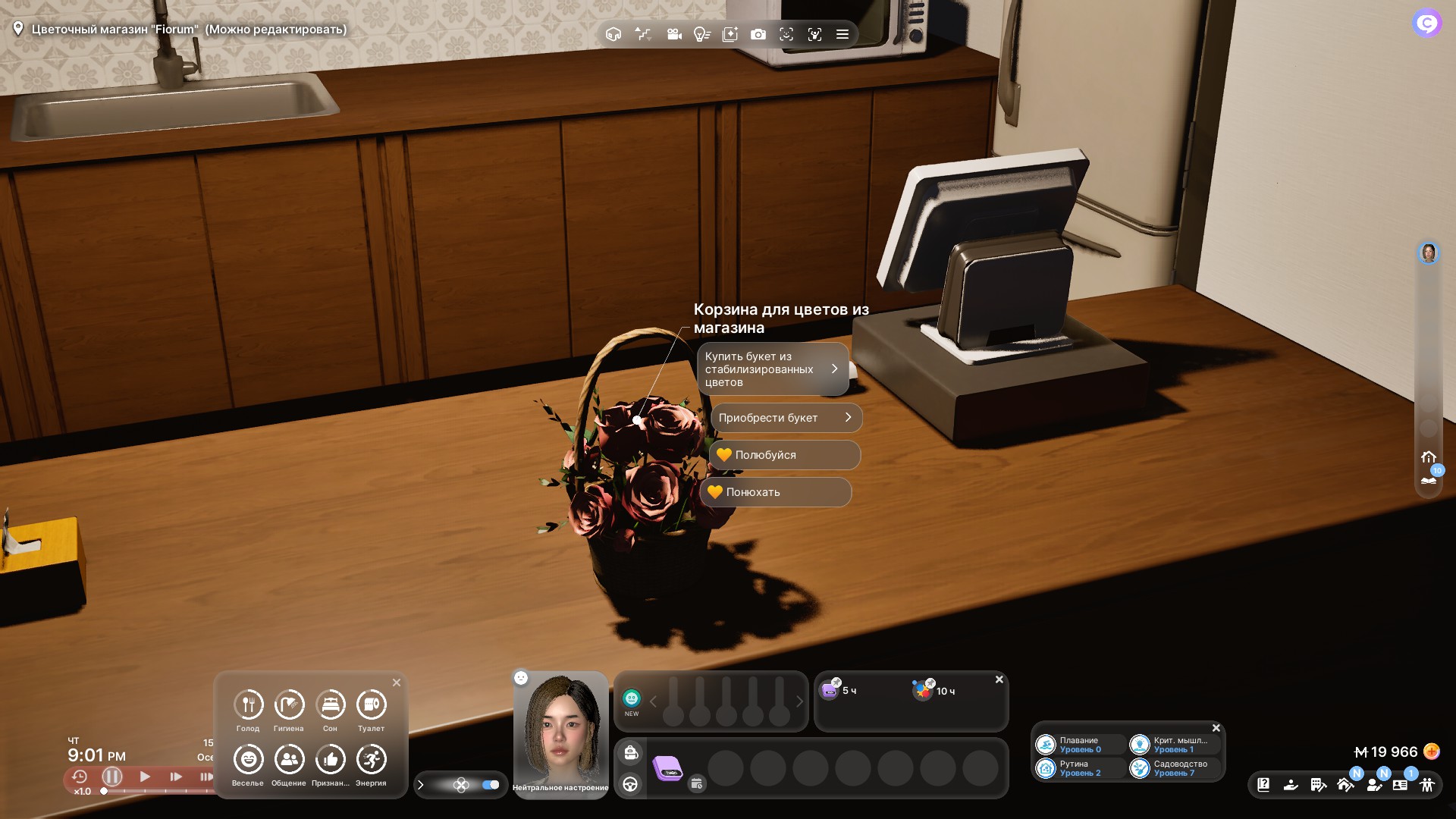
Task: Choose the "Полюбуйся" action
Action: (x=784, y=455)
